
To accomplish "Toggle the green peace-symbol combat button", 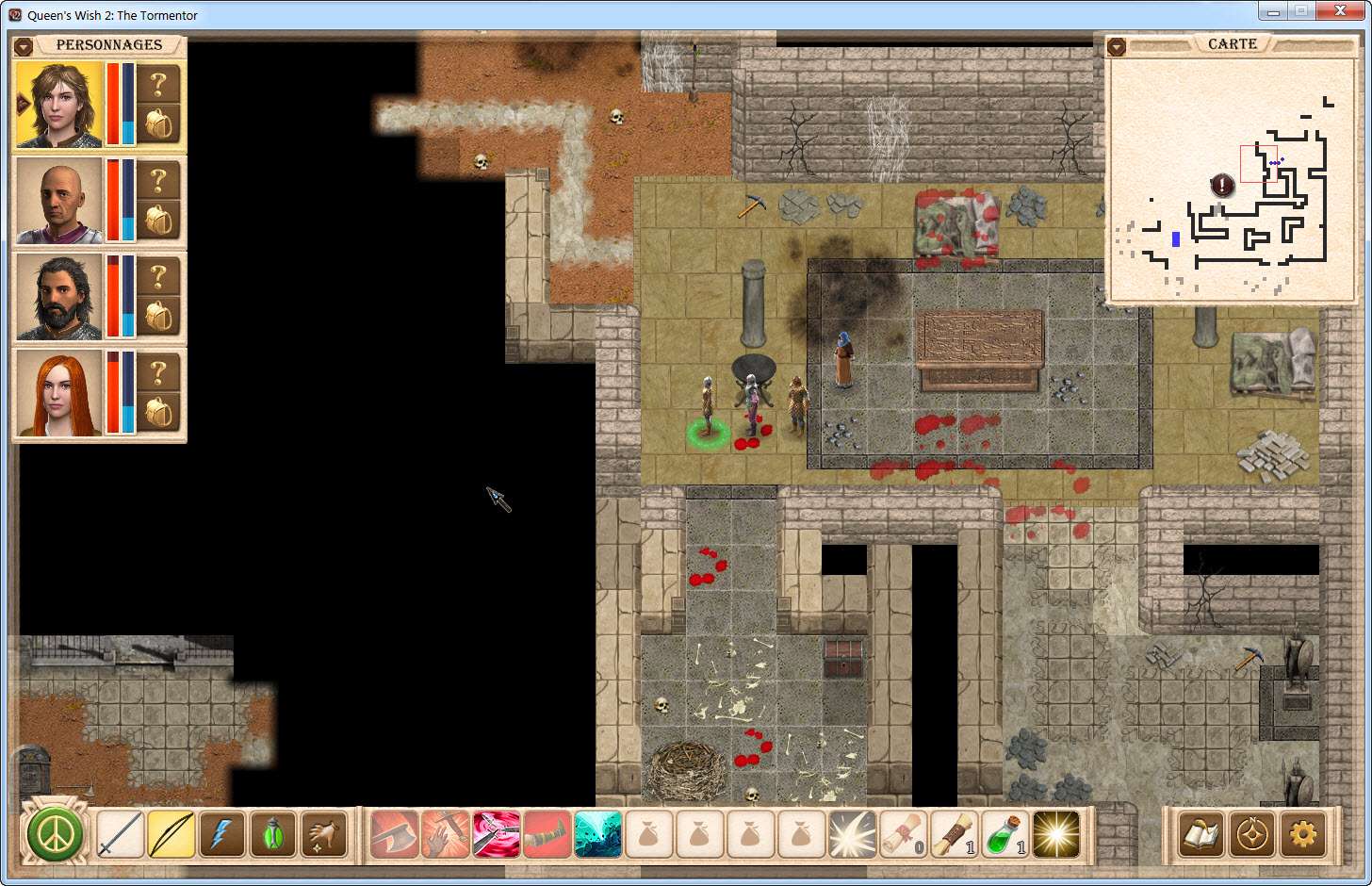I will pos(56,834).
